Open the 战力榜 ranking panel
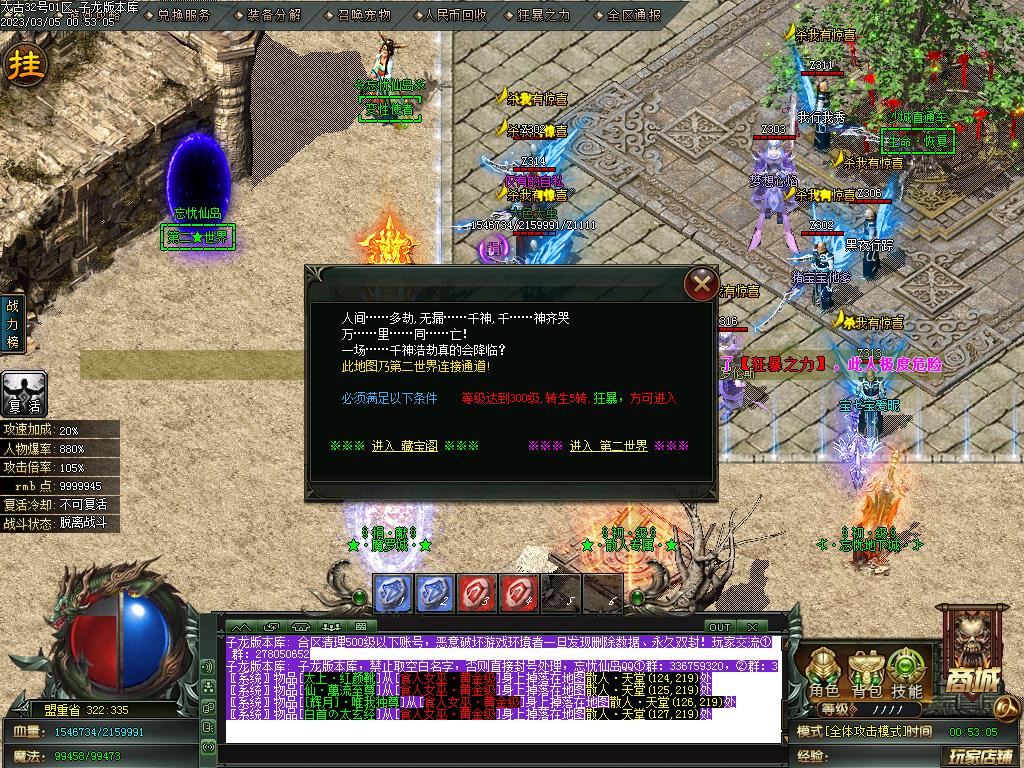 [14, 323]
